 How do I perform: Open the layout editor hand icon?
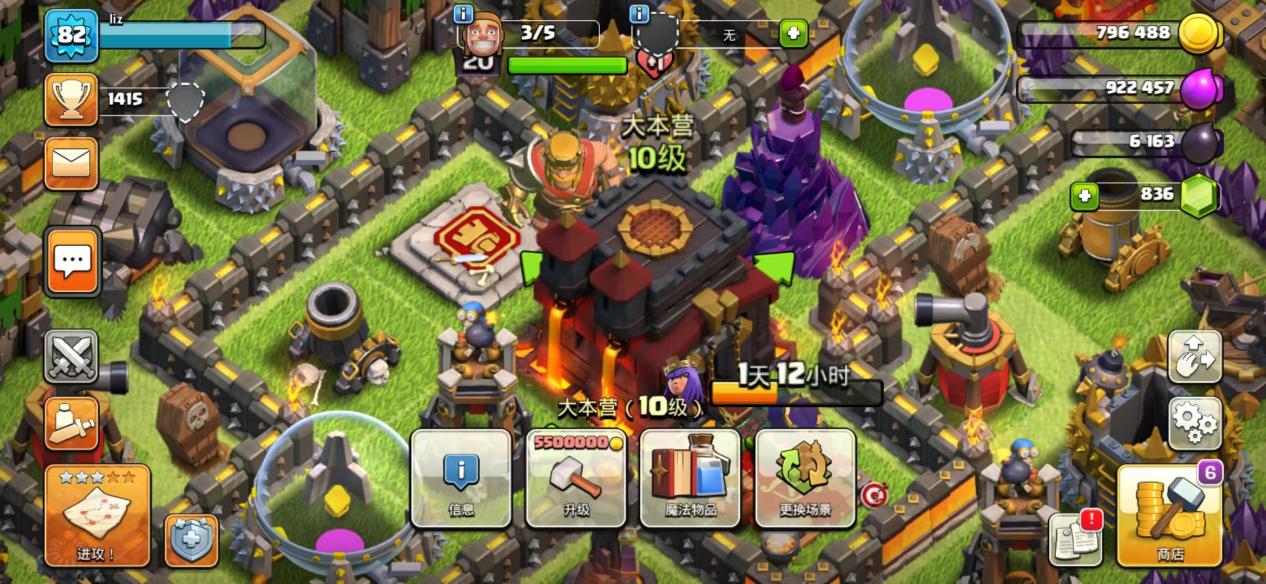point(1194,357)
